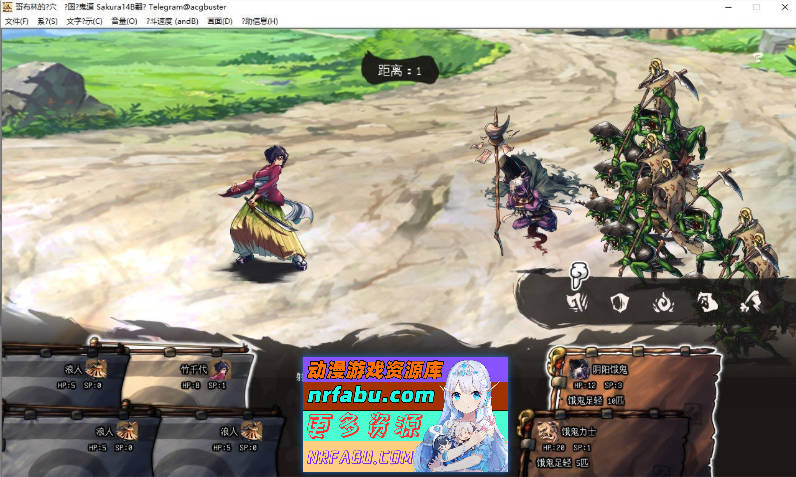Screen dimensions: 796x477
Task: Choose the shield-shaped defend command
Action: 618,302
